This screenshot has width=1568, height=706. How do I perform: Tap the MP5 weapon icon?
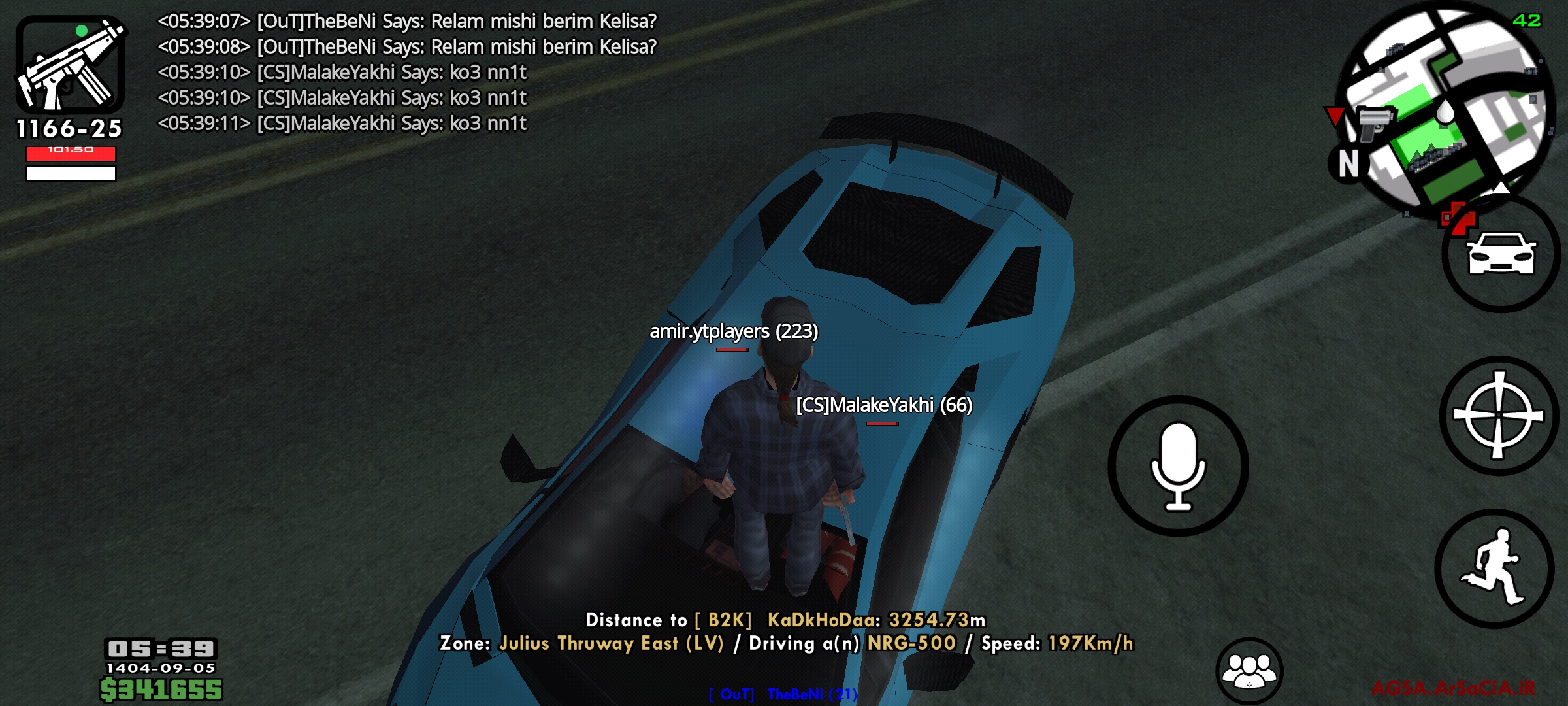71,65
